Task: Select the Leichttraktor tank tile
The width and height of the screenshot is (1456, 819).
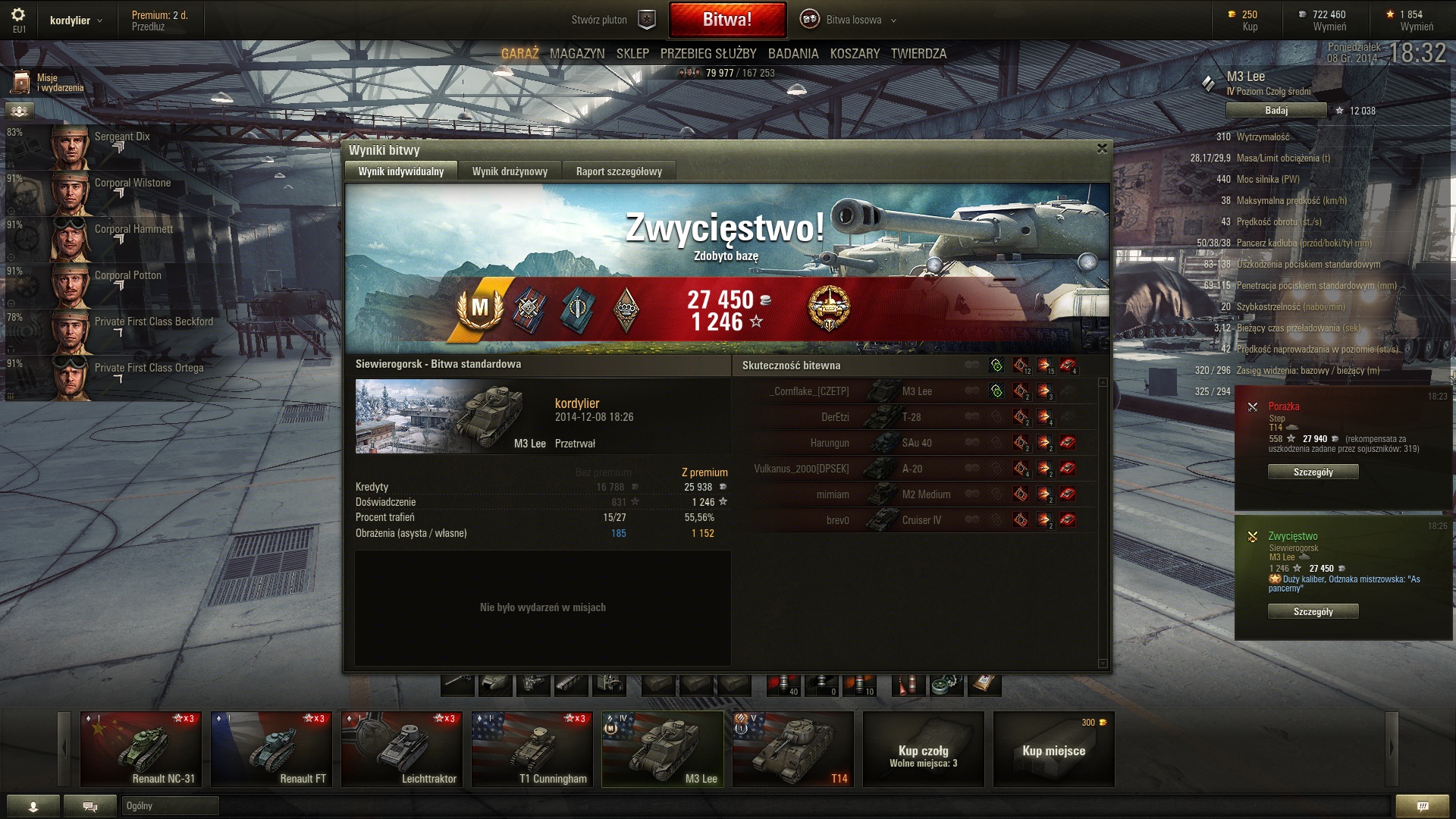Action: (x=402, y=748)
